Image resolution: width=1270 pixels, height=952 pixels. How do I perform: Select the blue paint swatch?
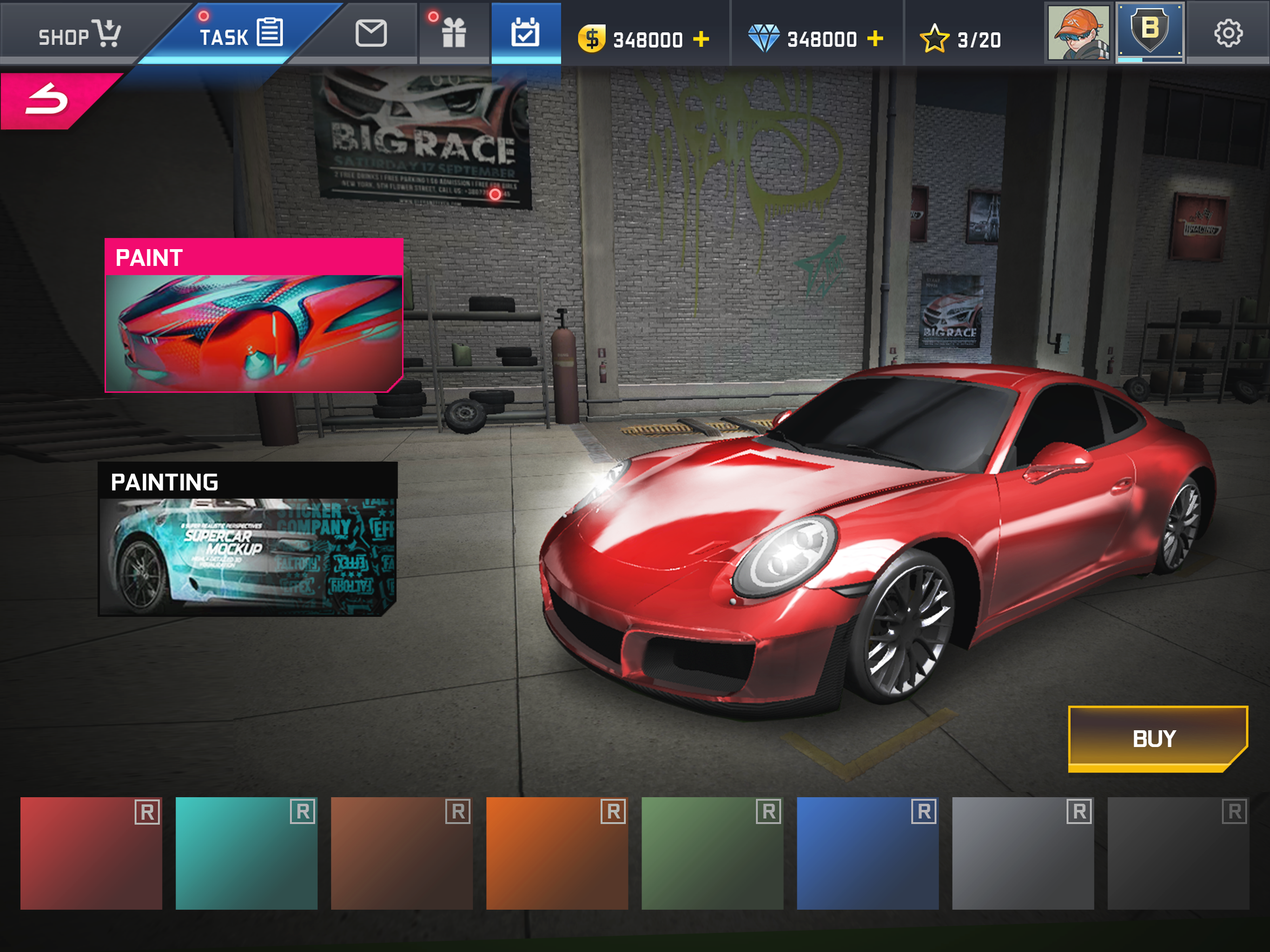(867, 853)
